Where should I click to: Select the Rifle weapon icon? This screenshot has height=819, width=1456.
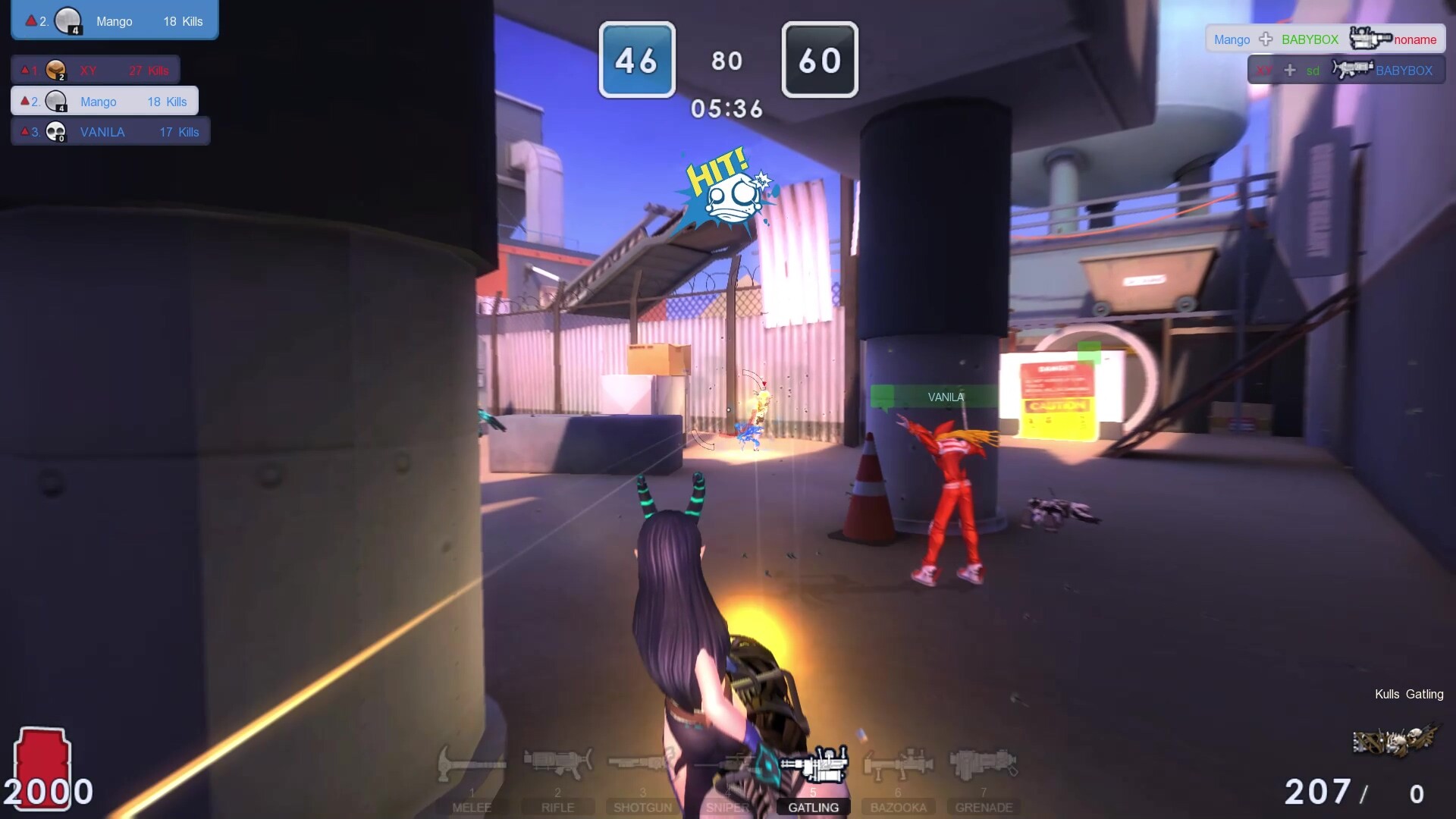(558, 764)
